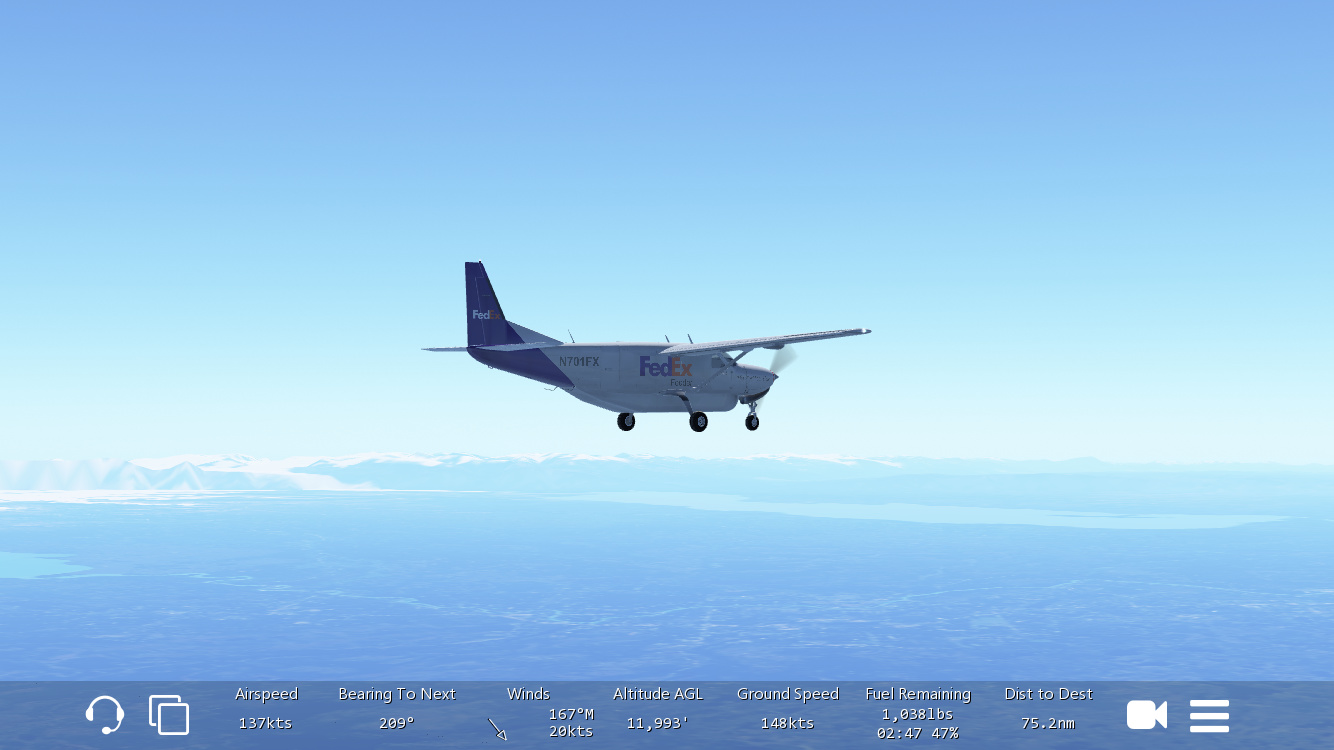Select the Ground Speed status item
The image size is (1334, 750).
tap(787, 709)
